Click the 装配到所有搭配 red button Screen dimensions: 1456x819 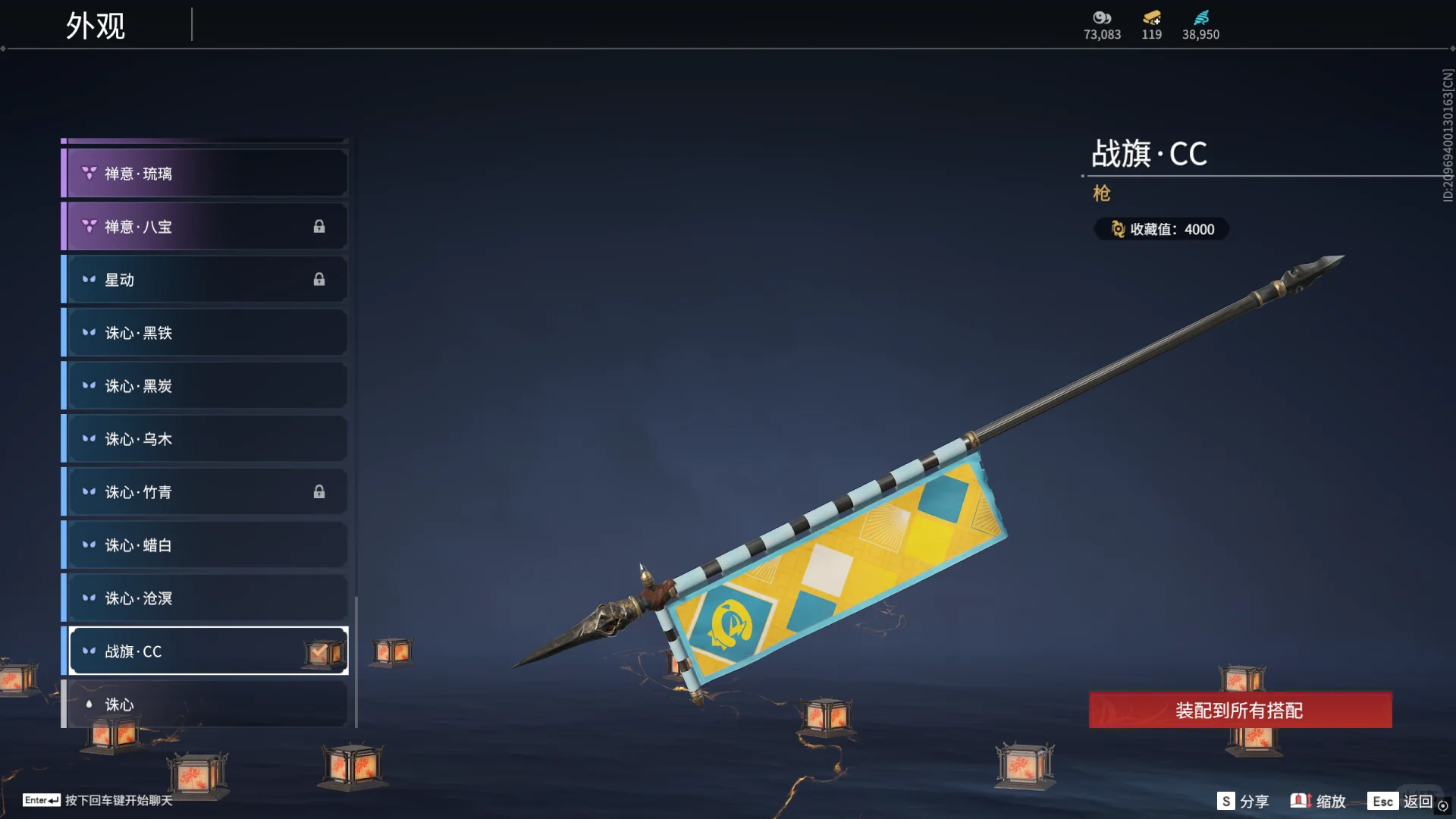point(1240,711)
